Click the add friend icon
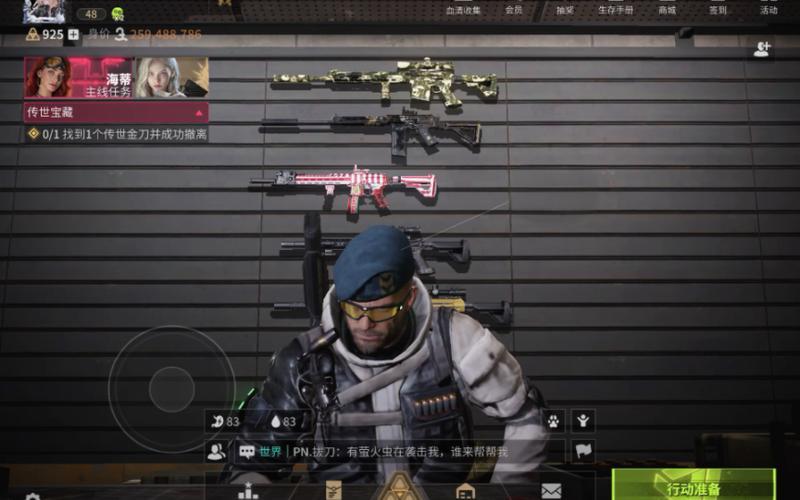Screen dimensions: 800x500 click(x=762, y=49)
